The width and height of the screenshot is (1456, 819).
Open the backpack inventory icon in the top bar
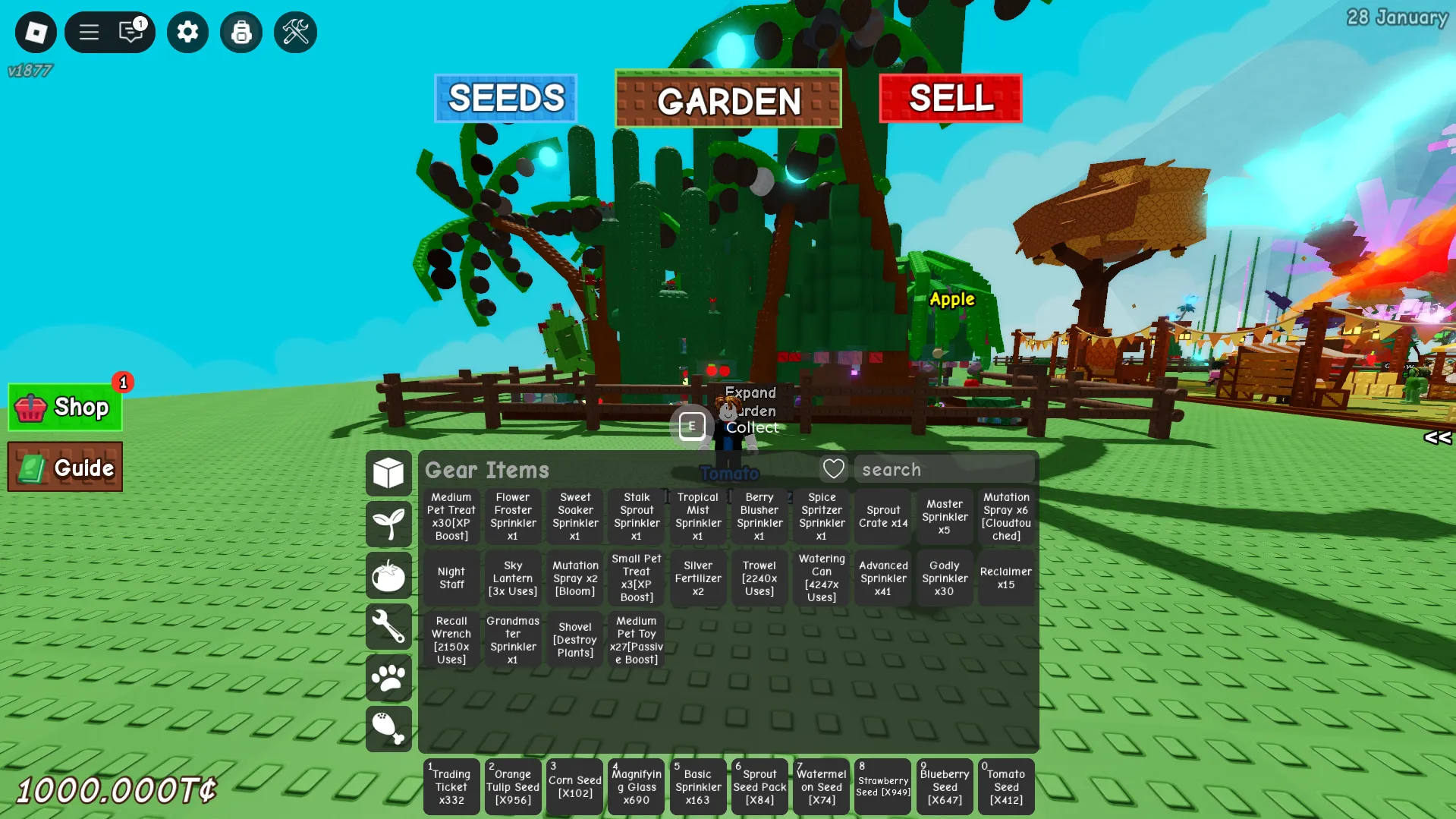tap(241, 32)
